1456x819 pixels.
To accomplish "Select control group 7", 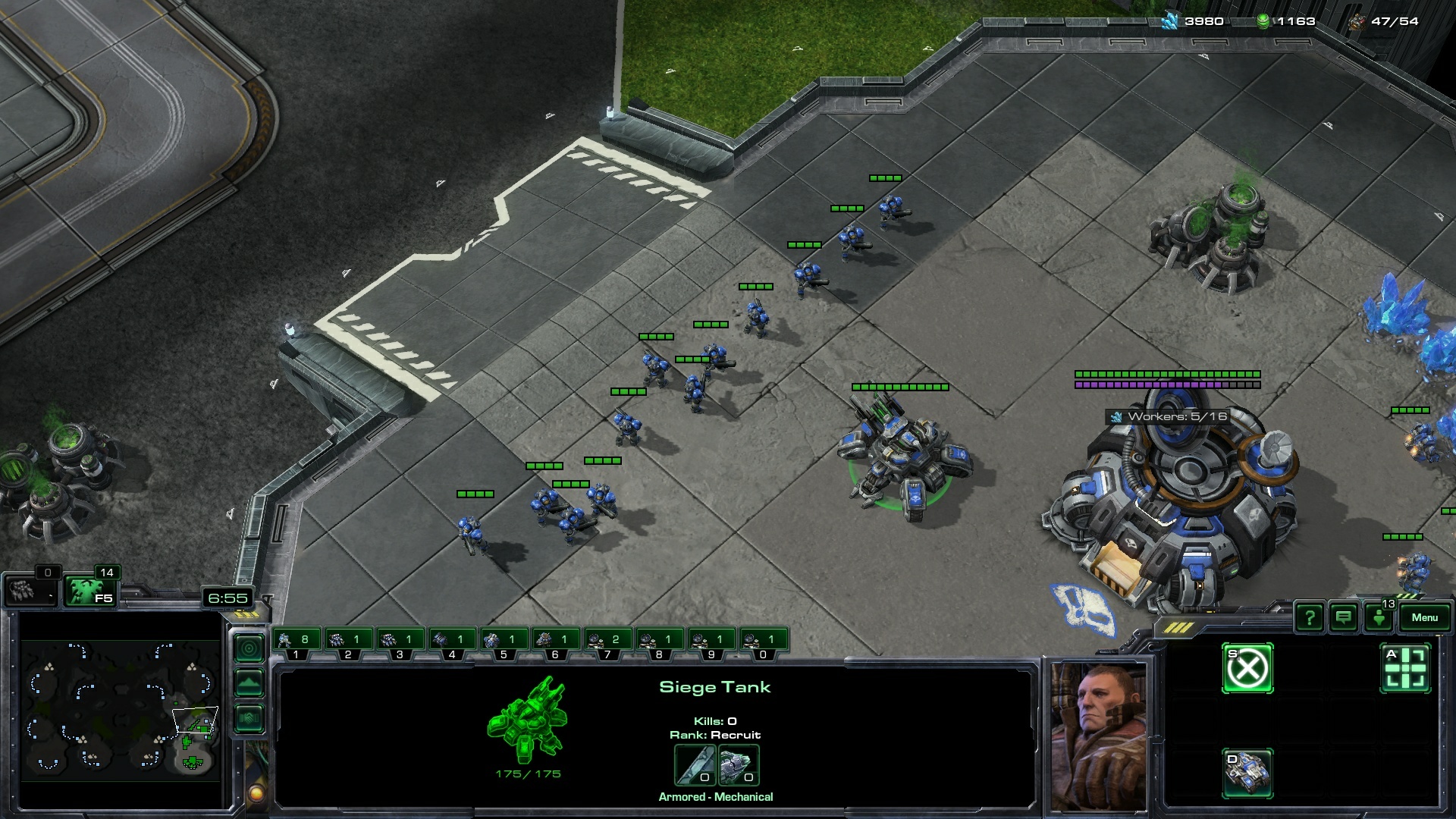I will point(607,641).
